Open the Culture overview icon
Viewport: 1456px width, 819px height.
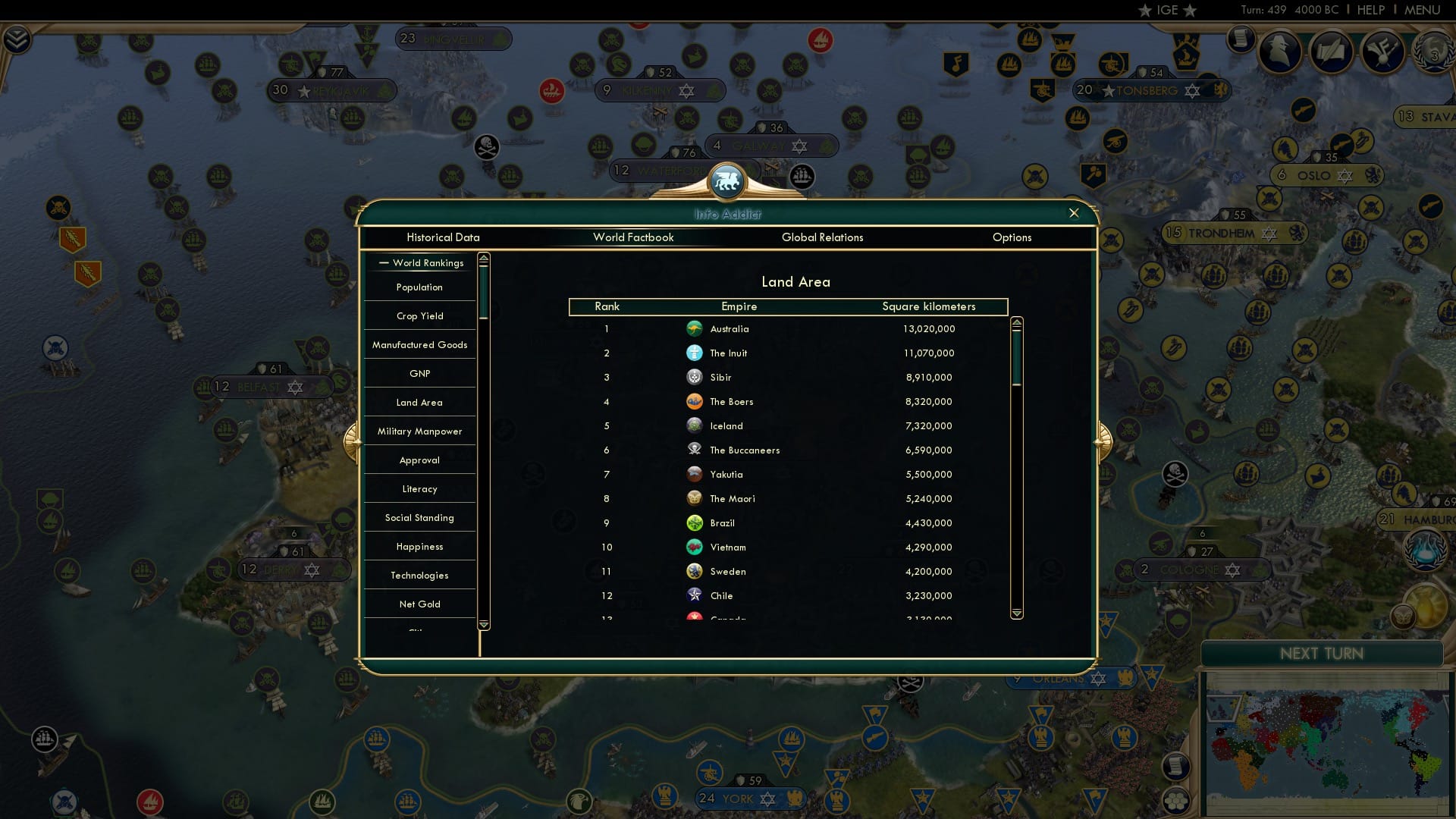coord(1382,52)
